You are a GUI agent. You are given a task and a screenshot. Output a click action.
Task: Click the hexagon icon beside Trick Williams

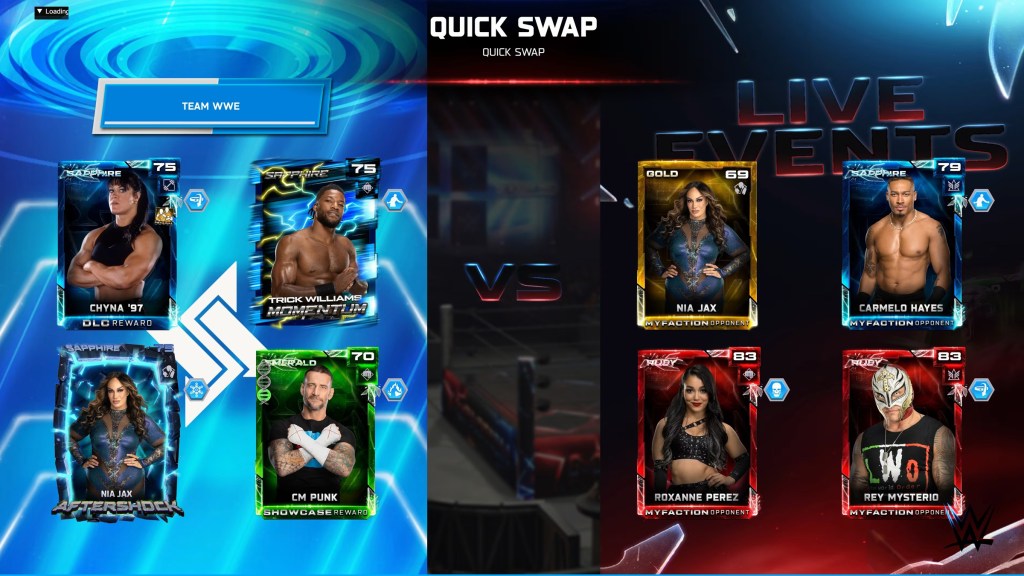pos(395,200)
